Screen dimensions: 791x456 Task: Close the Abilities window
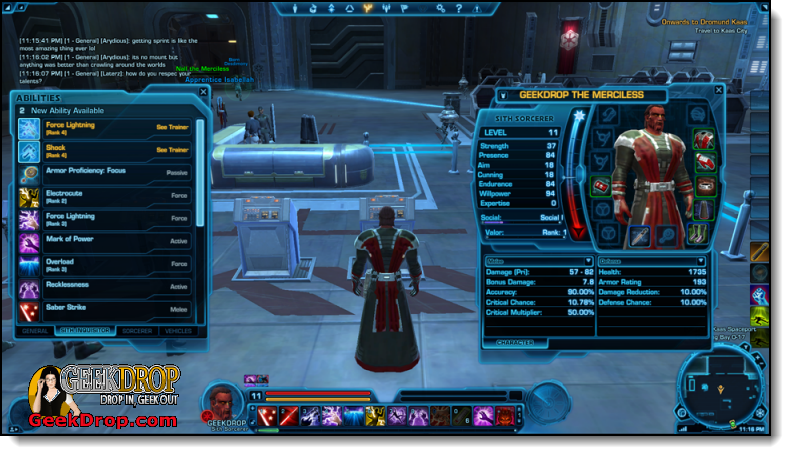[x=203, y=92]
